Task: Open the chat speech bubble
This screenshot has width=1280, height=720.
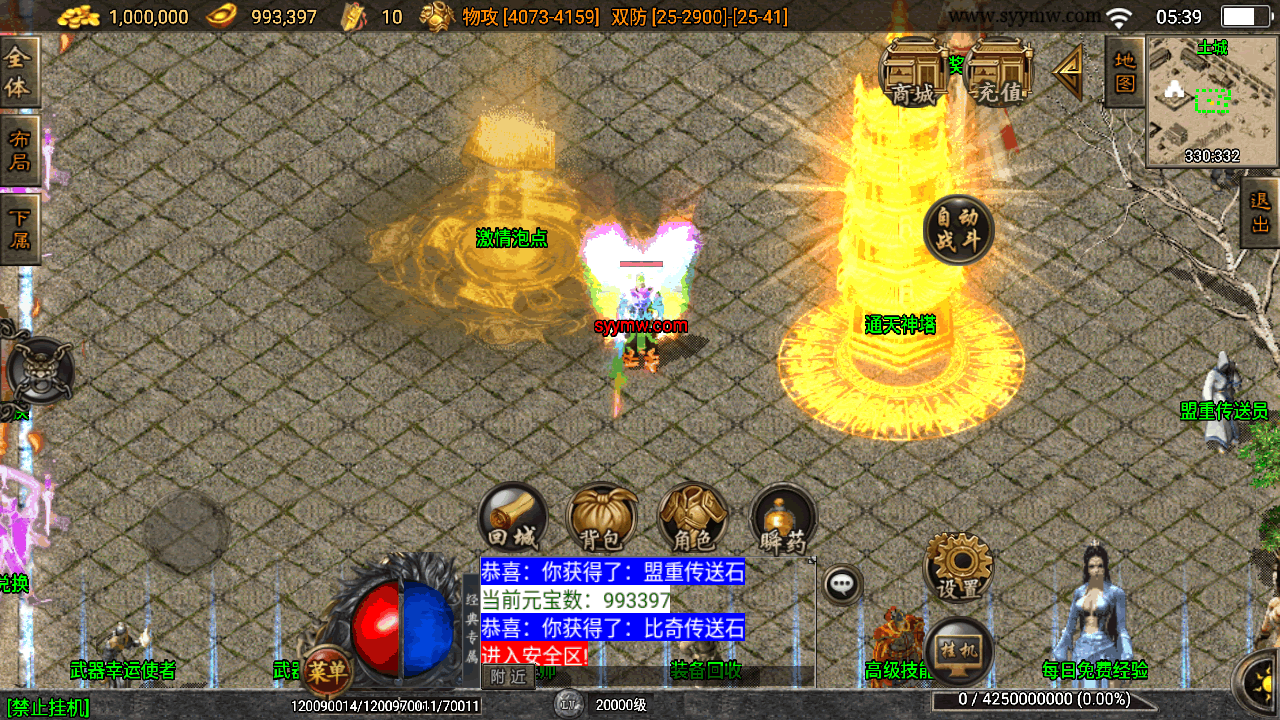Action: pos(843,582)
